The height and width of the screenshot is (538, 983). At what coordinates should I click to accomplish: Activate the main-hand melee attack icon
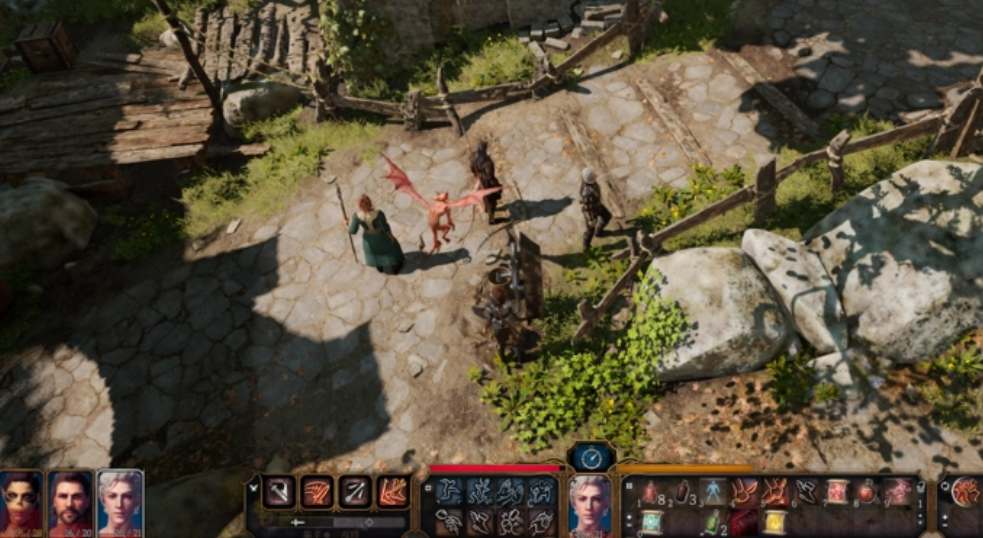point(278,491)
